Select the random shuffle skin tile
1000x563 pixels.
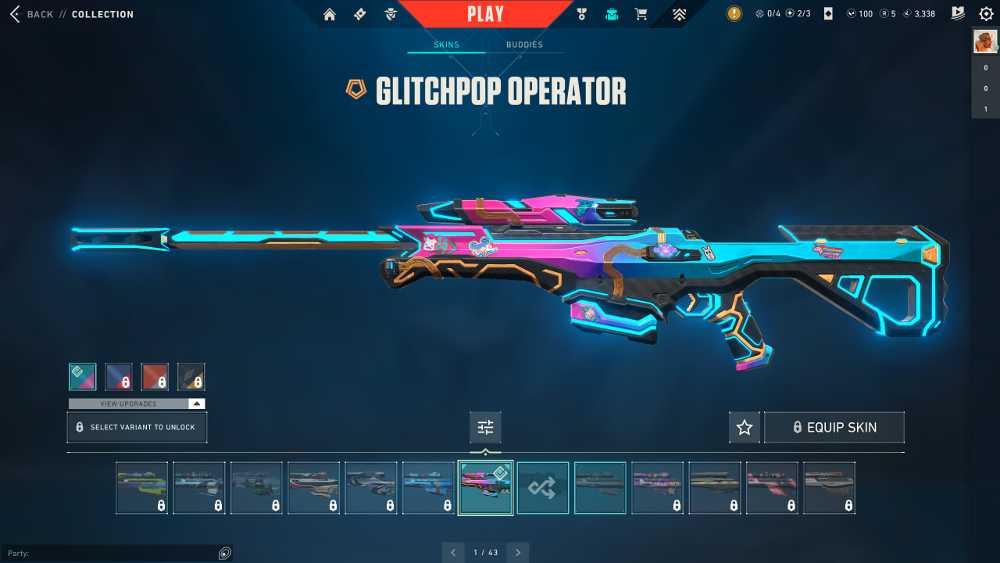pyautogui.click(x=543, y=487)
